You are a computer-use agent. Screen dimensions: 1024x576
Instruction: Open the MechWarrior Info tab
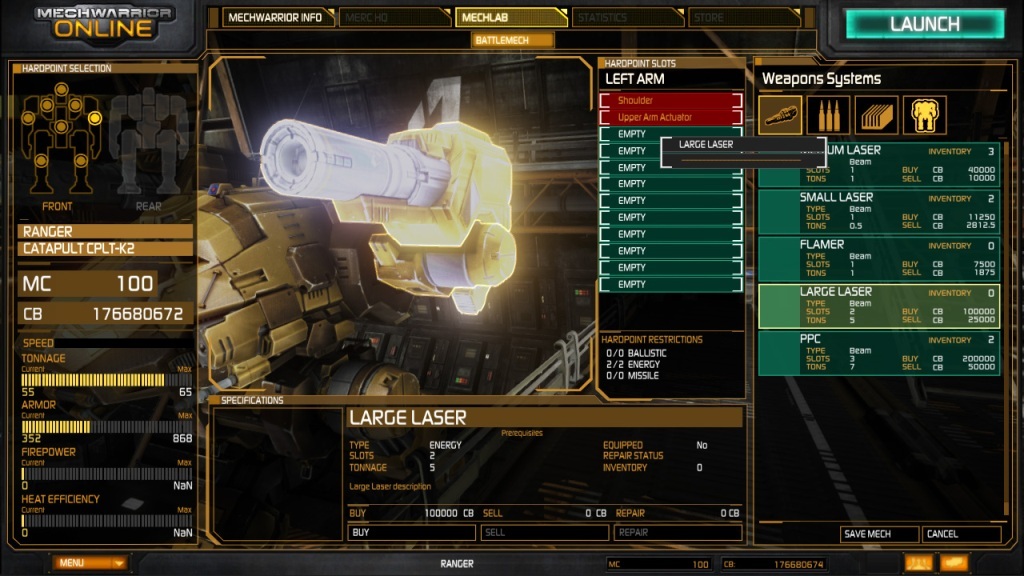click(275, 17)
